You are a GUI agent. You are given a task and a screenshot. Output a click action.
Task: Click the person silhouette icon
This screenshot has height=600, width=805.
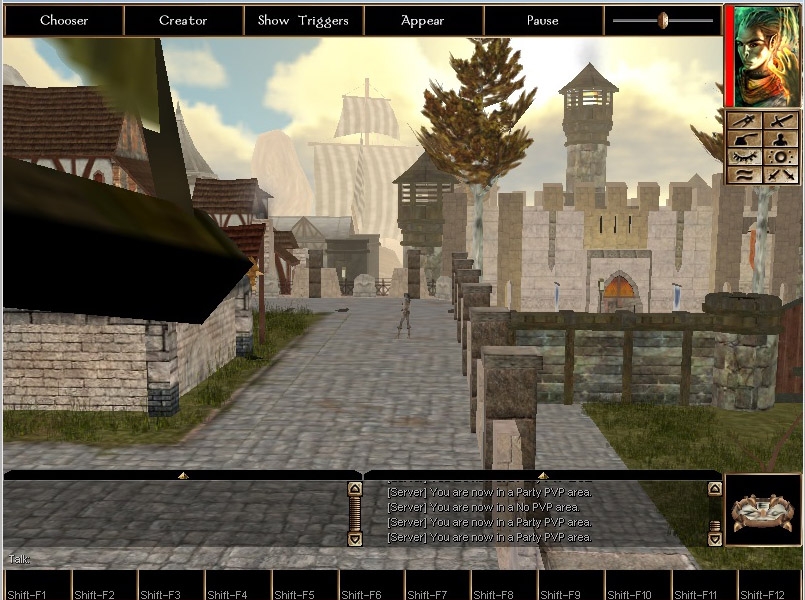[x=781, y=139]
